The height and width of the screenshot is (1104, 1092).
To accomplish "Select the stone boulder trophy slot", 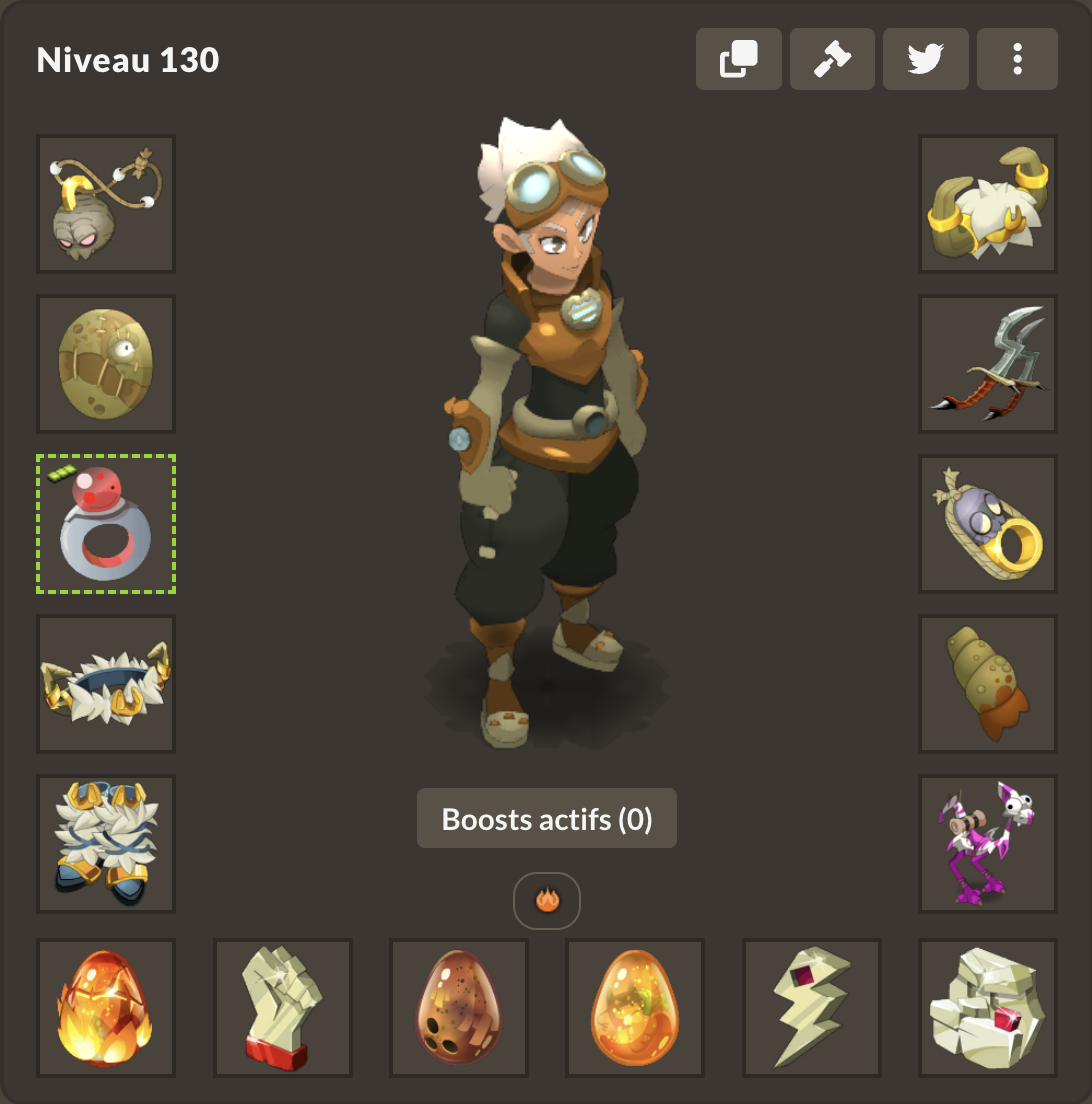I will 988,1008.
